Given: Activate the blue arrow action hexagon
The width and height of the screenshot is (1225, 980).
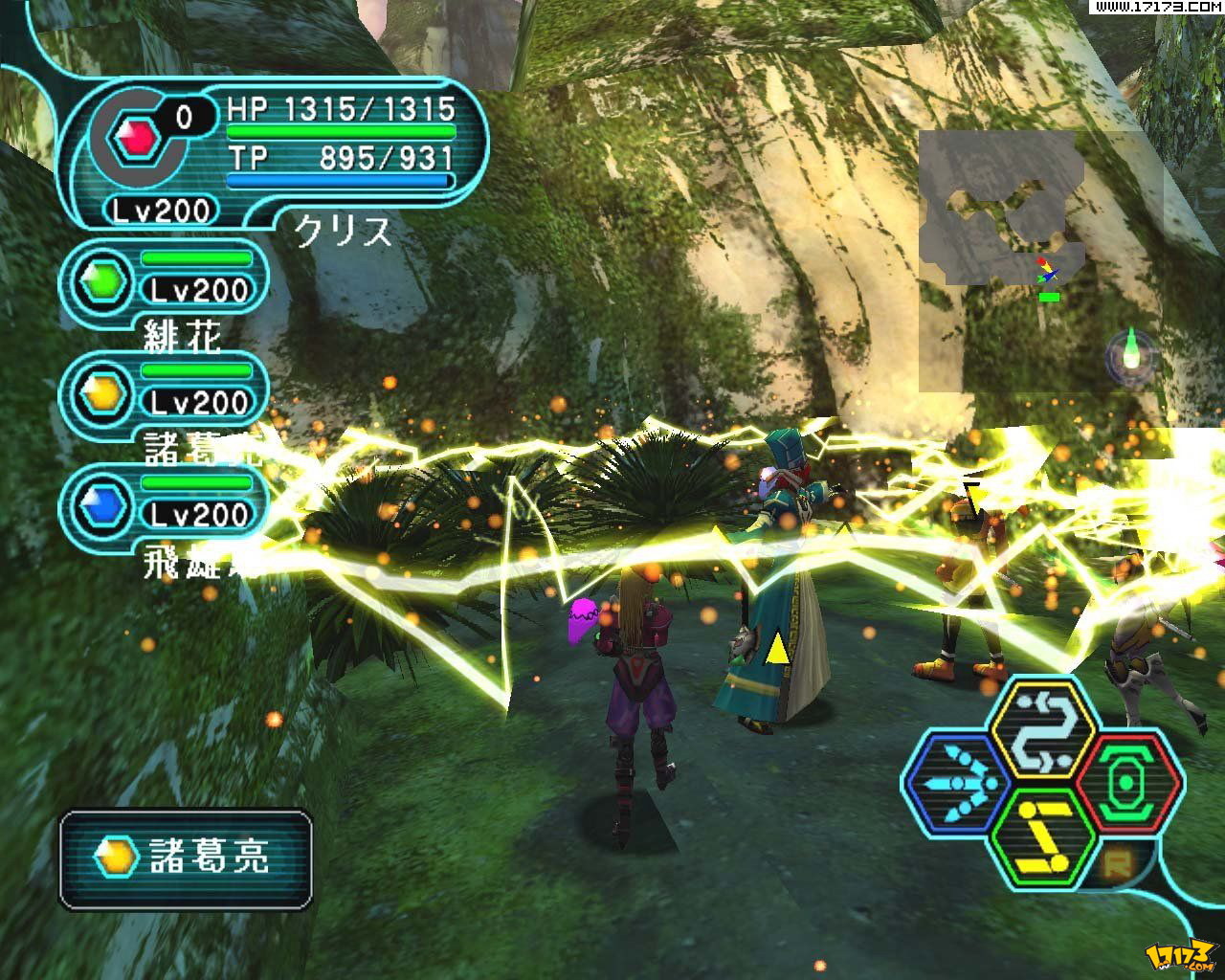Looking at the screenshot, I should pos(955,782).
